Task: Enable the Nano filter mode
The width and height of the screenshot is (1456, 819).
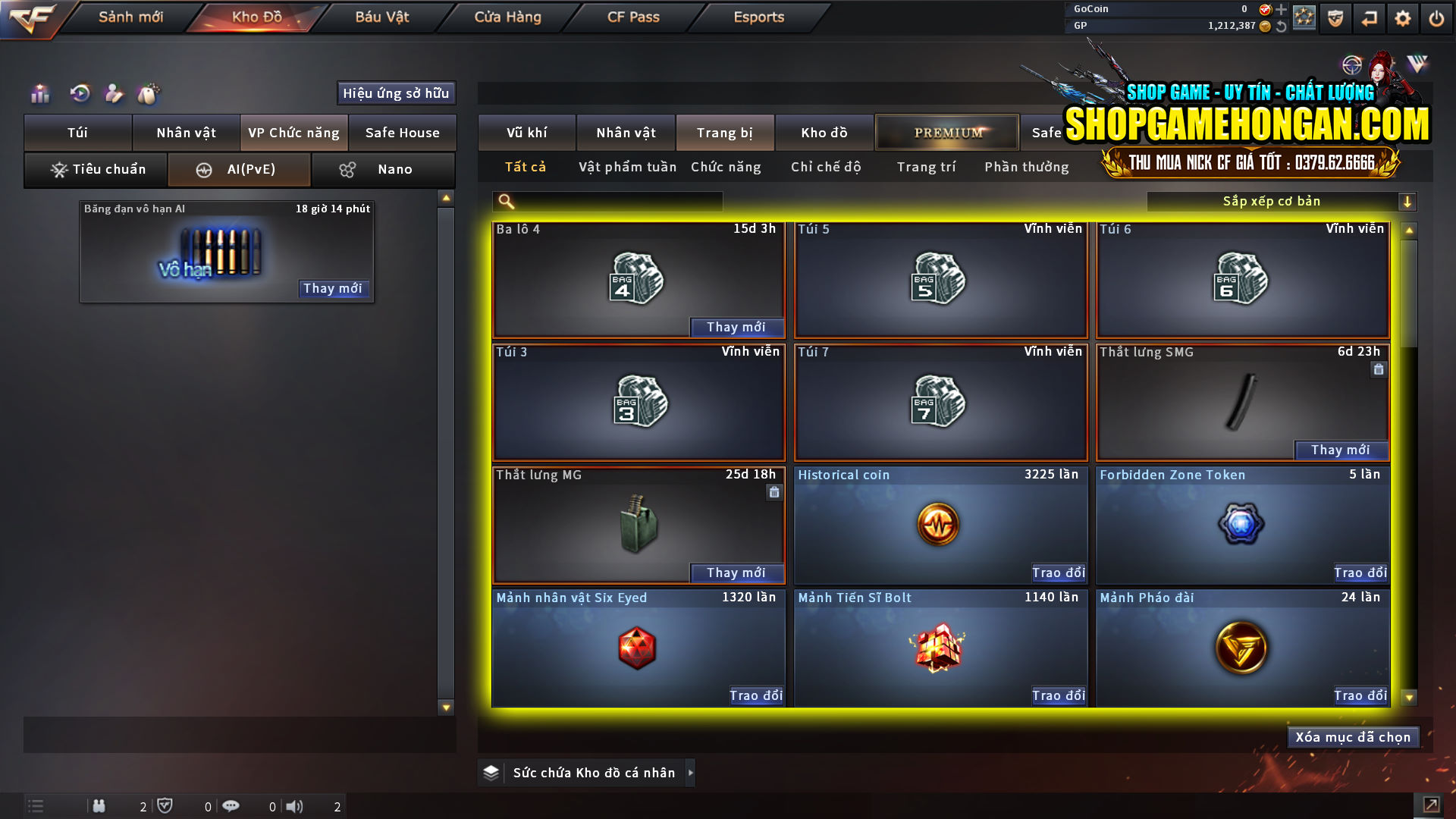Action: 383,169
